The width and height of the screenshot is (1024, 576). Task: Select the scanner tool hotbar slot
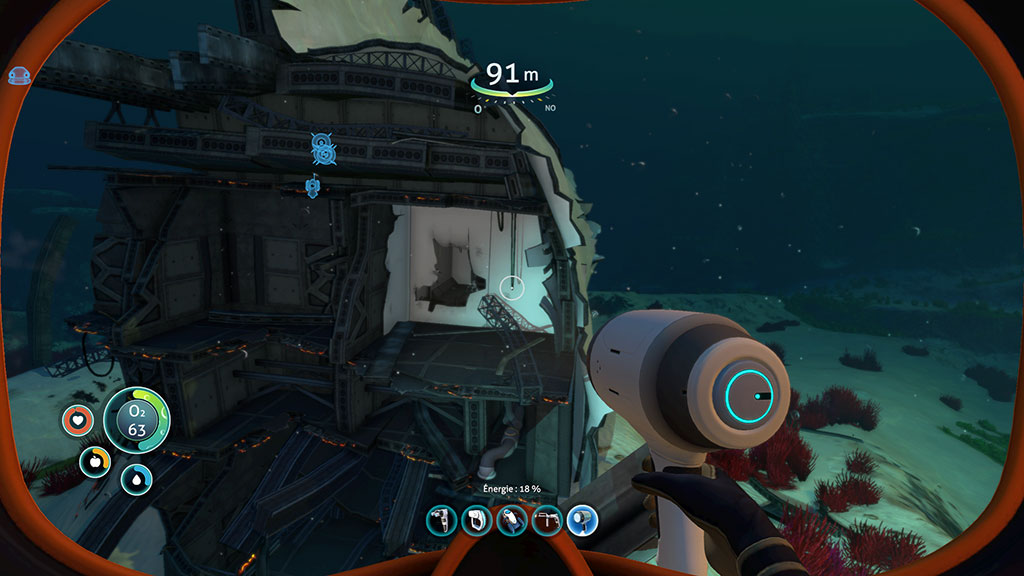441,520
